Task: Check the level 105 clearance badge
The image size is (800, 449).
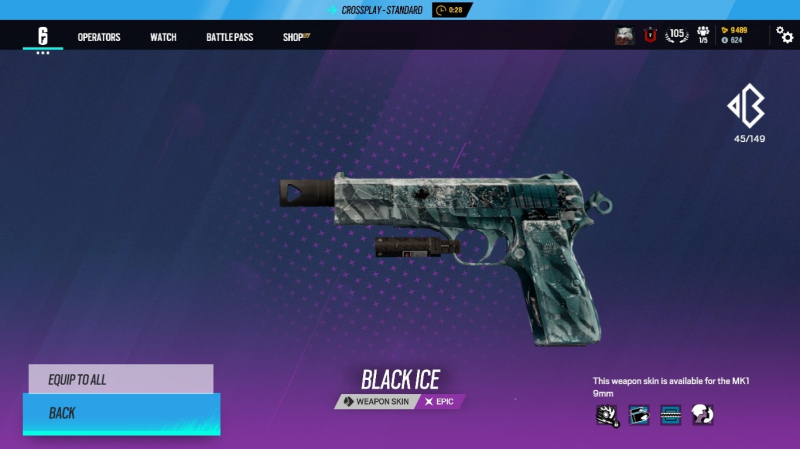Action: click(677, 35)
